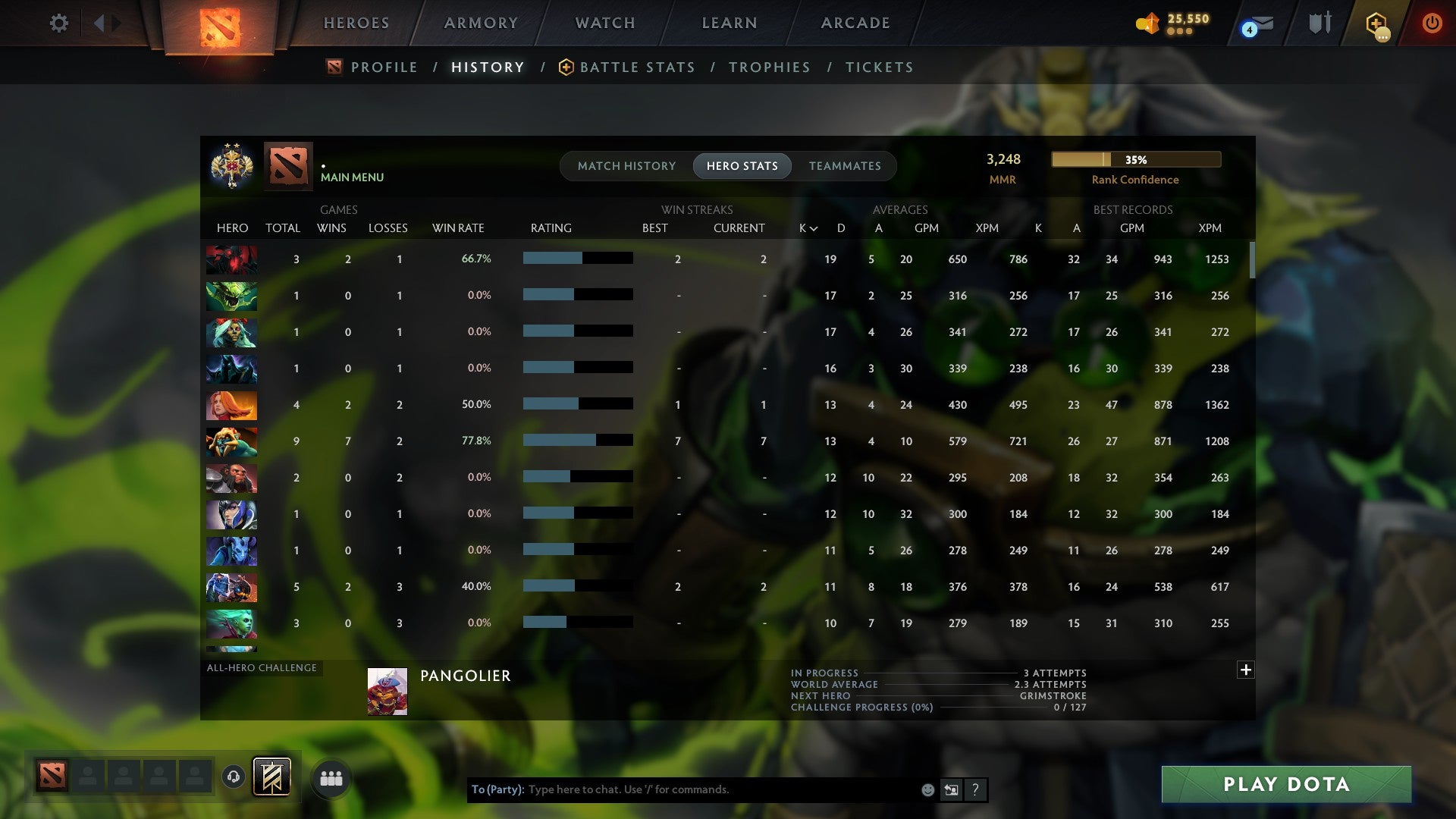Screen dimensions: 1456x819
Task: Switch to the MATCH HISTORY tab
Action: (626, 165)
